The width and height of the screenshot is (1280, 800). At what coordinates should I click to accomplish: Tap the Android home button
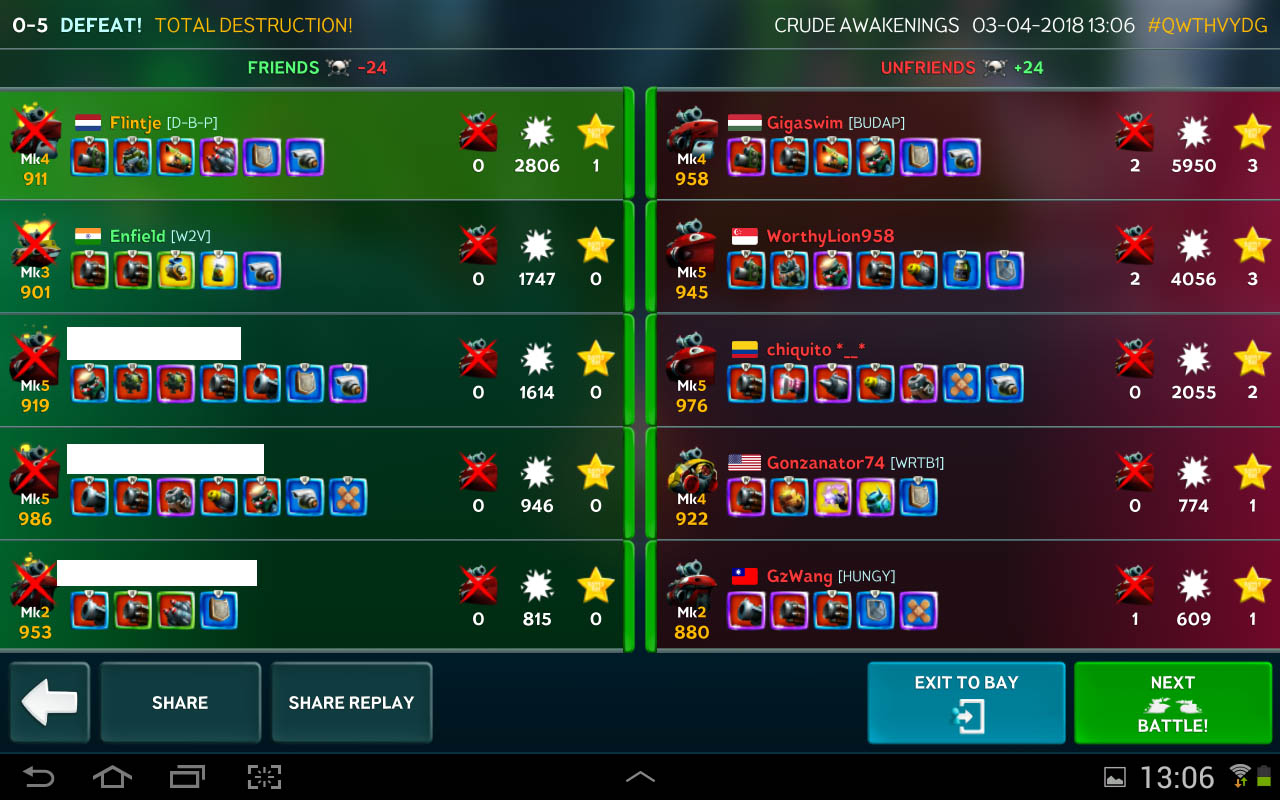pyautogui.click(x=112, y=776)
